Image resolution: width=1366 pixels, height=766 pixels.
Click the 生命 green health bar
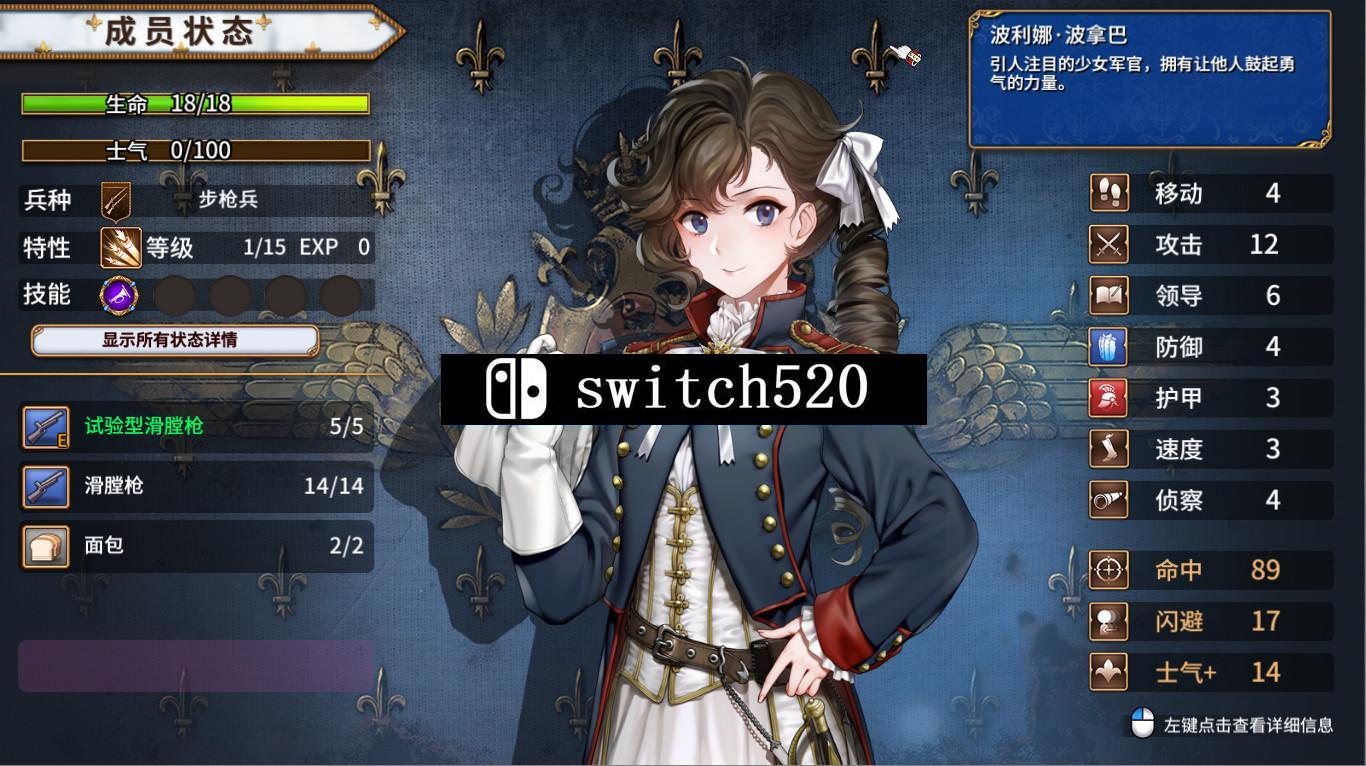click(196, 103)
